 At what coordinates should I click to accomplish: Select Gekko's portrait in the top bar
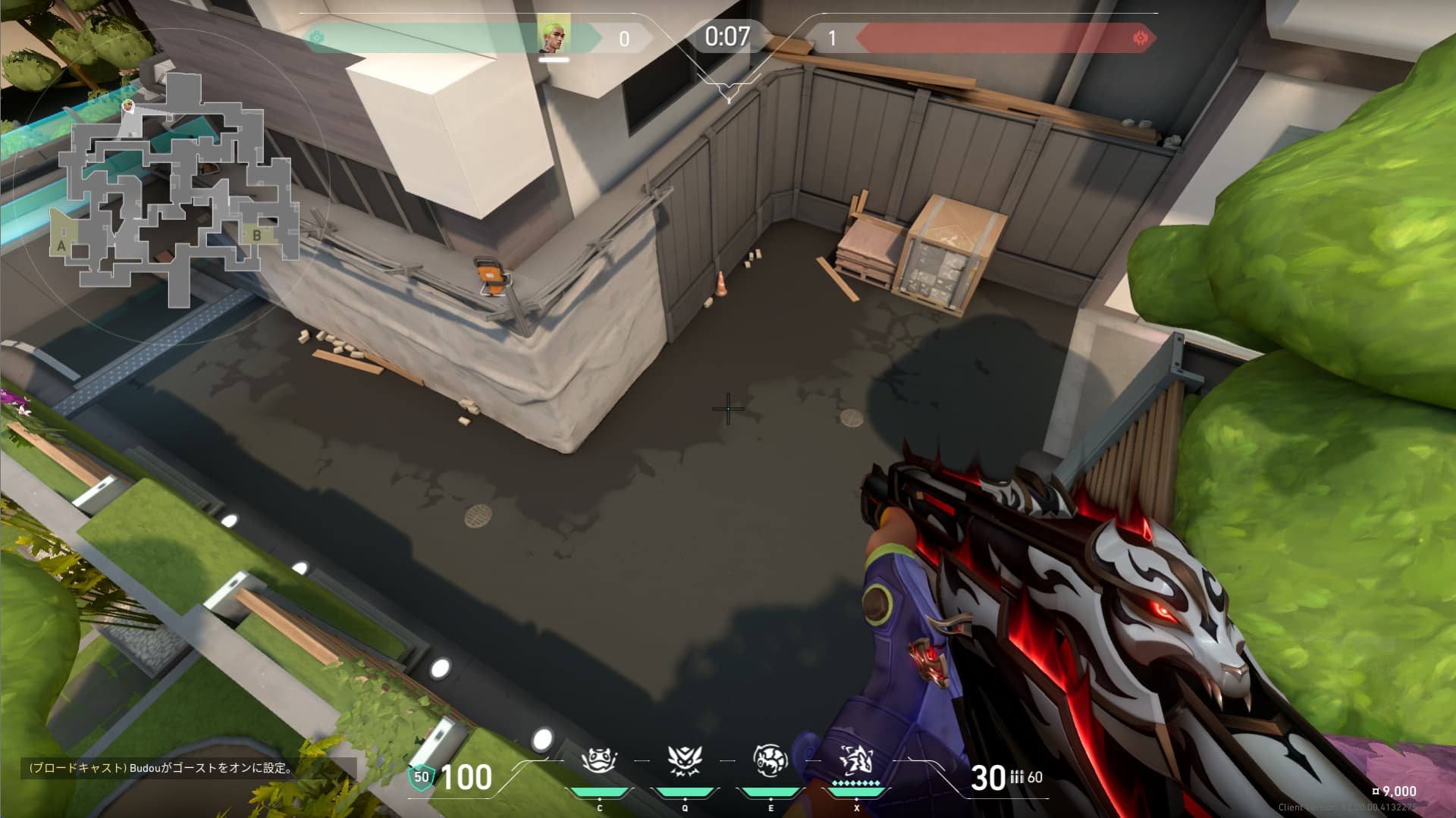(x=554, y=38)
